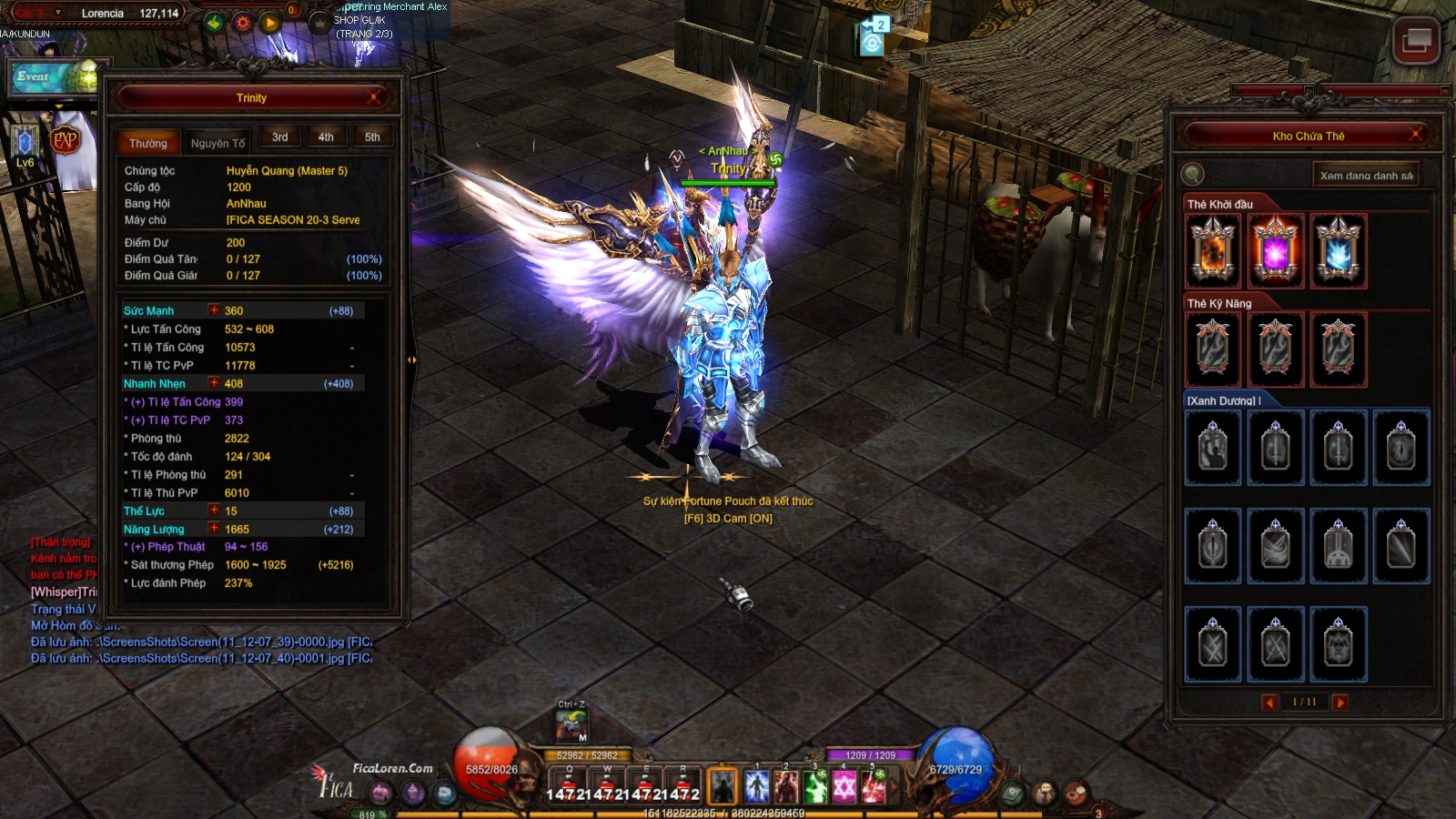Screen dimensions: 1456x819
Task: Click the EXP buff icon
Action: (x=66, y=140)
